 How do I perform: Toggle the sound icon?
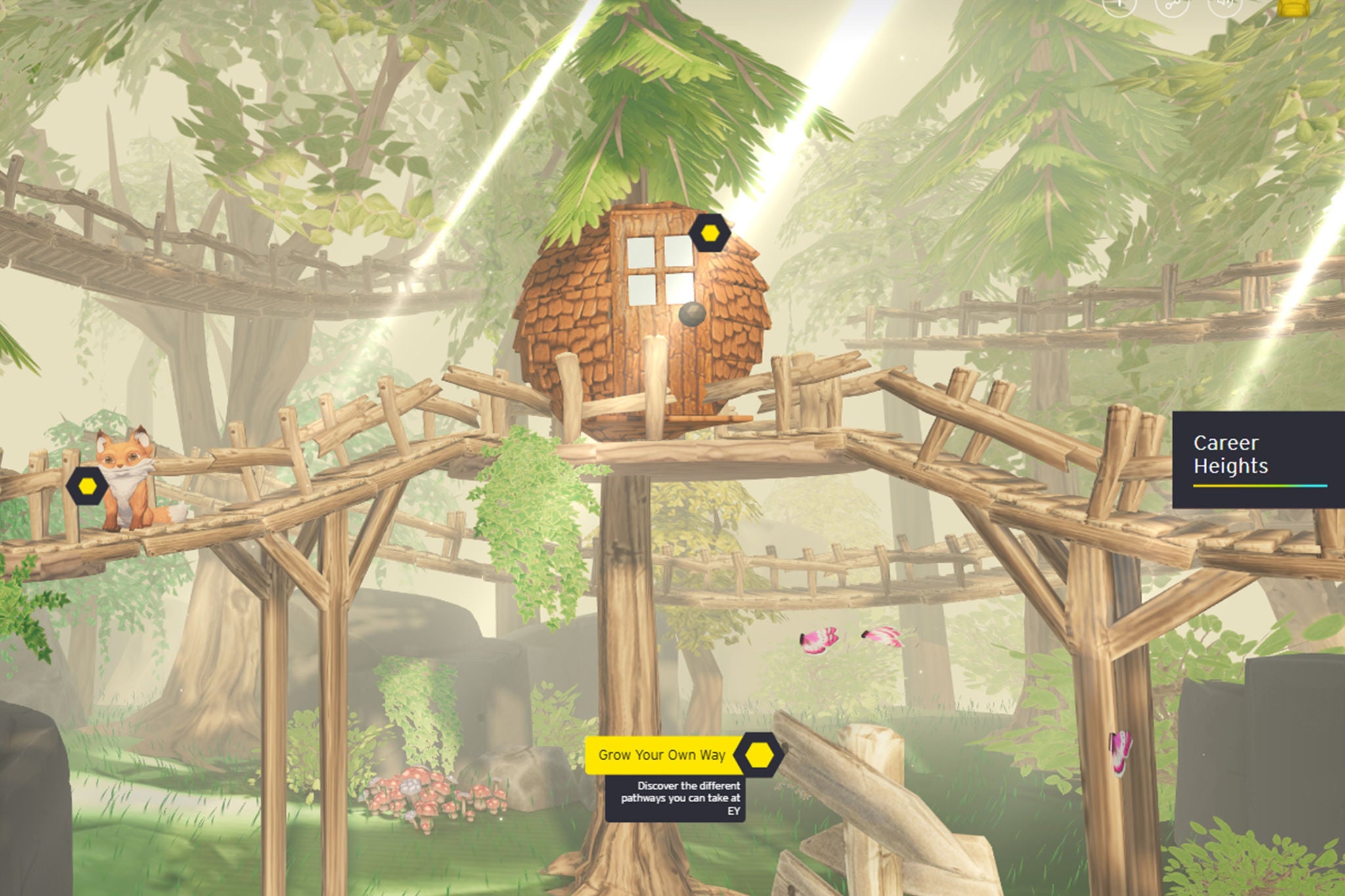1225,5
